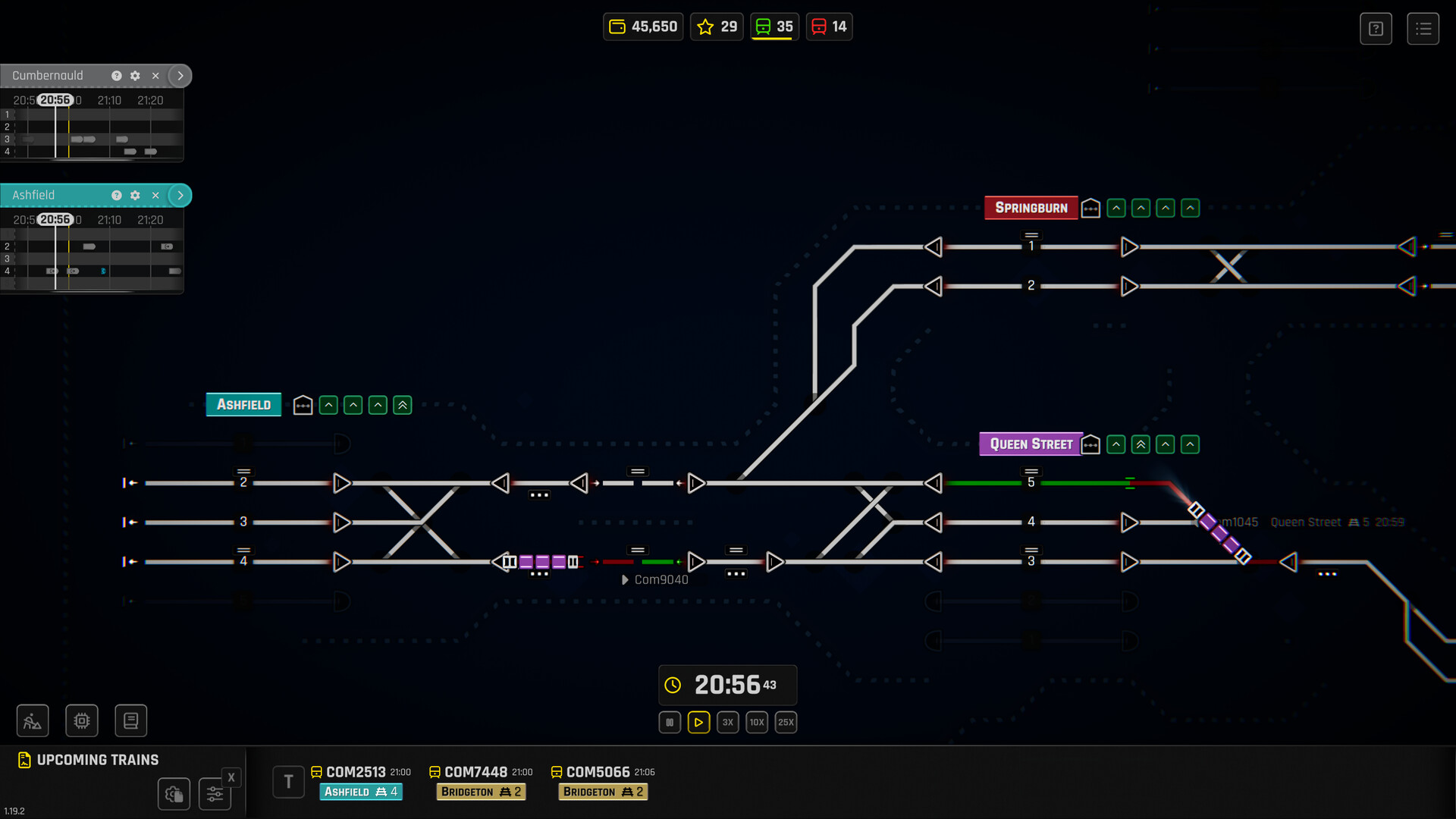Expand the Ashfield timetable panel
1456x819 pixels.
tap(180, 195)
